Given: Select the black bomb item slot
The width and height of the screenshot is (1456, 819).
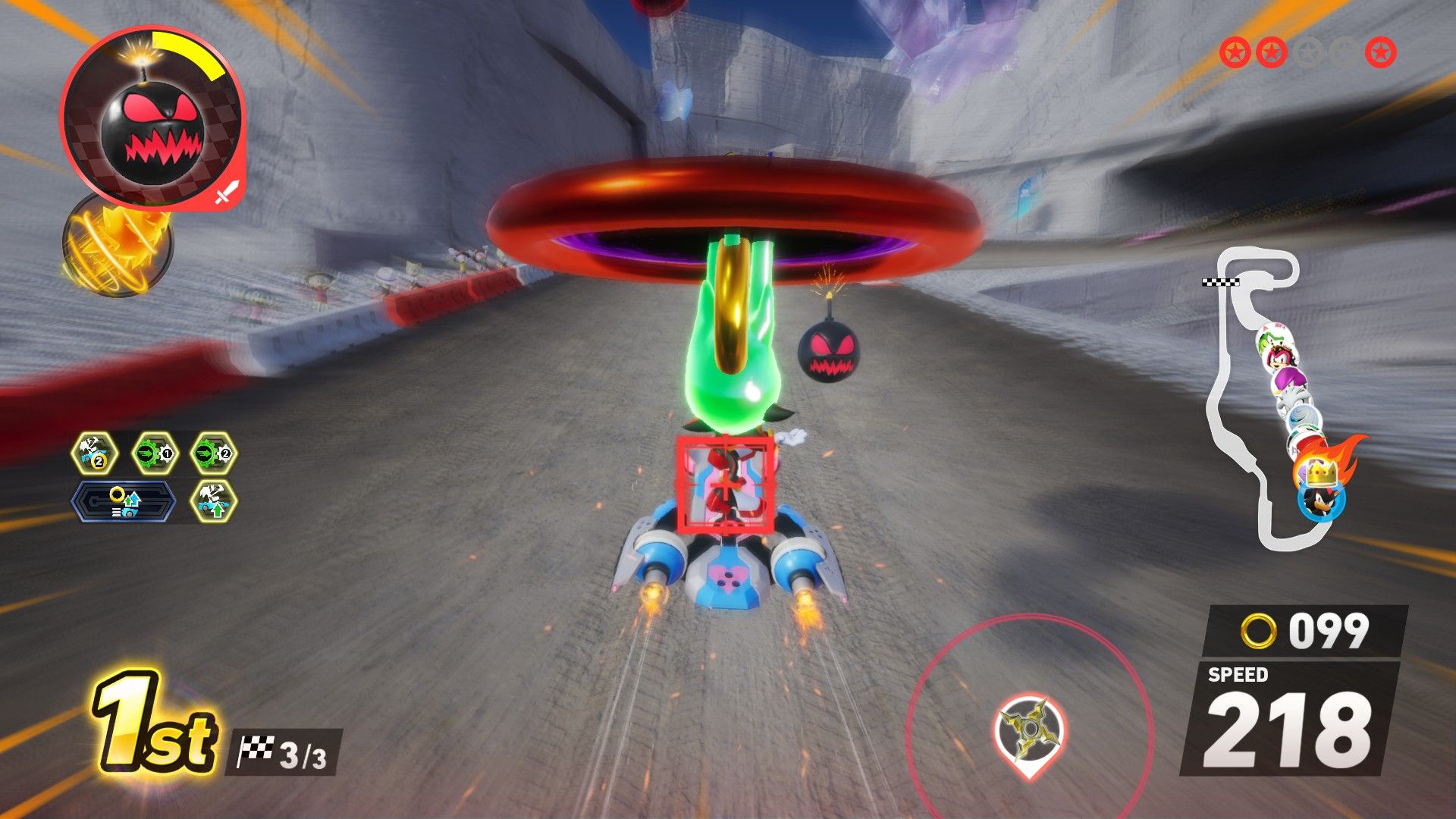Looking at the screenshot, I should 152,120.
